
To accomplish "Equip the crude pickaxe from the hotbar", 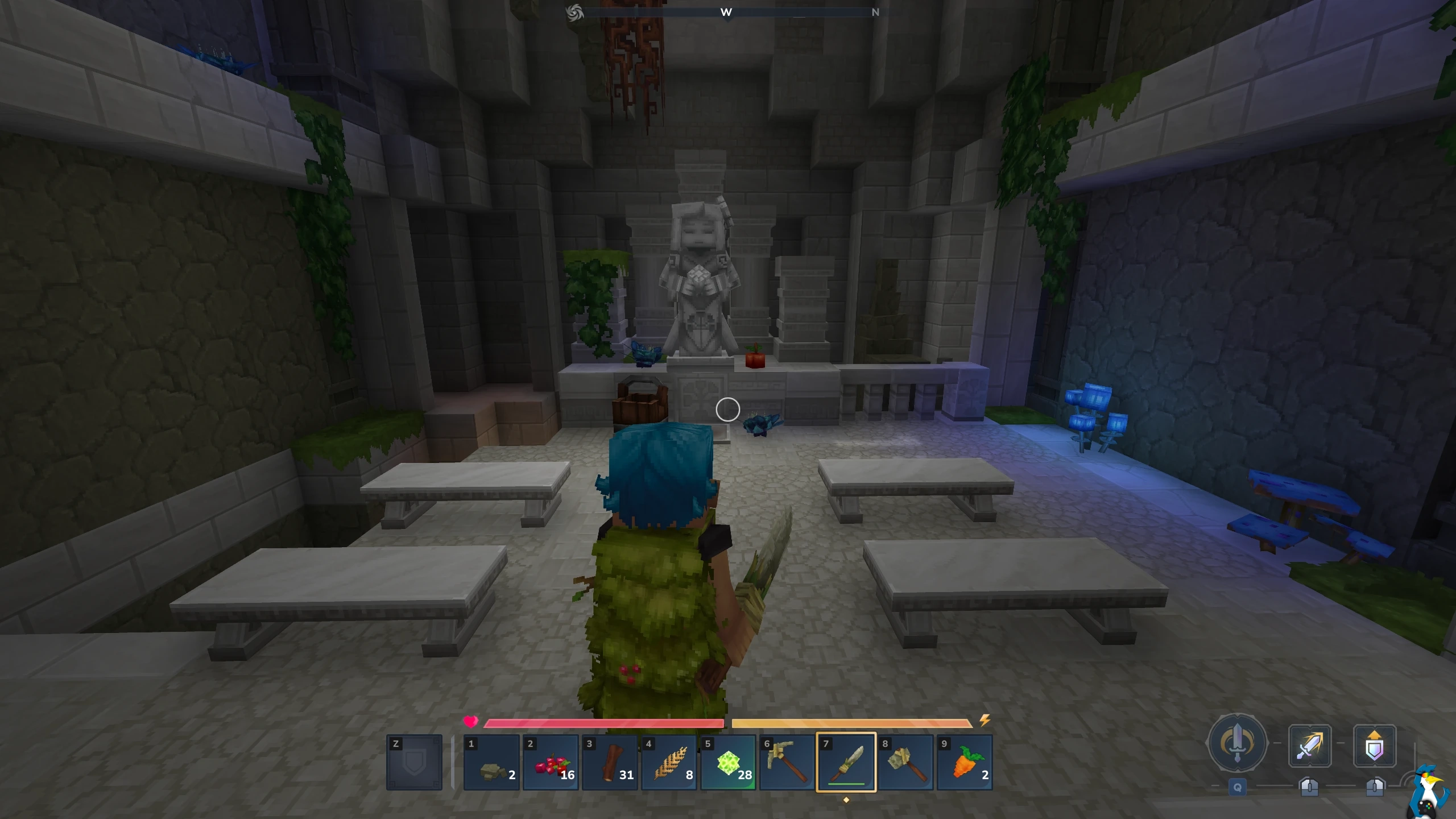I will [788, 763].
